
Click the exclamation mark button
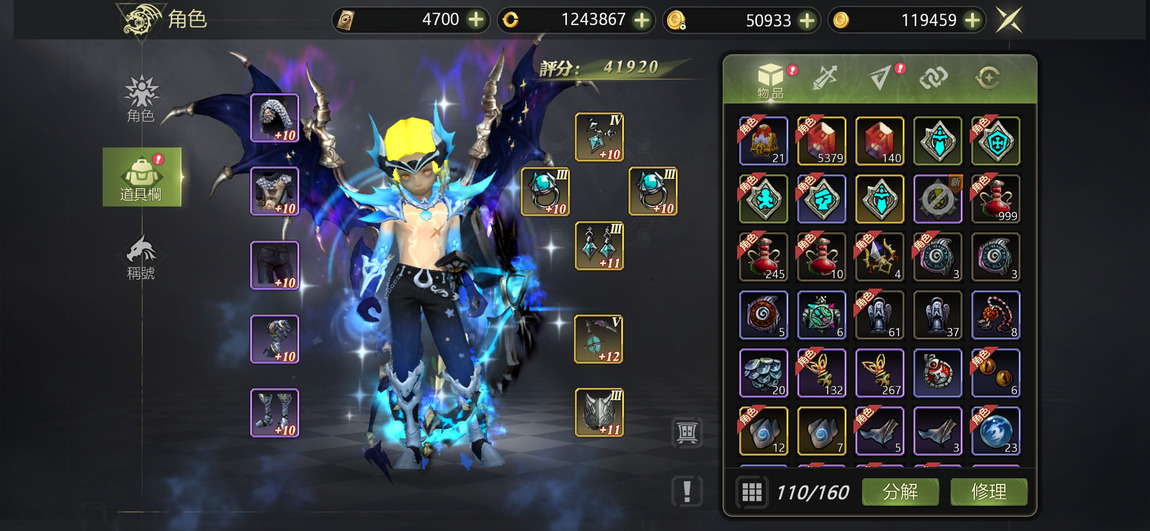pyautogui.click(x=687, y=491)
